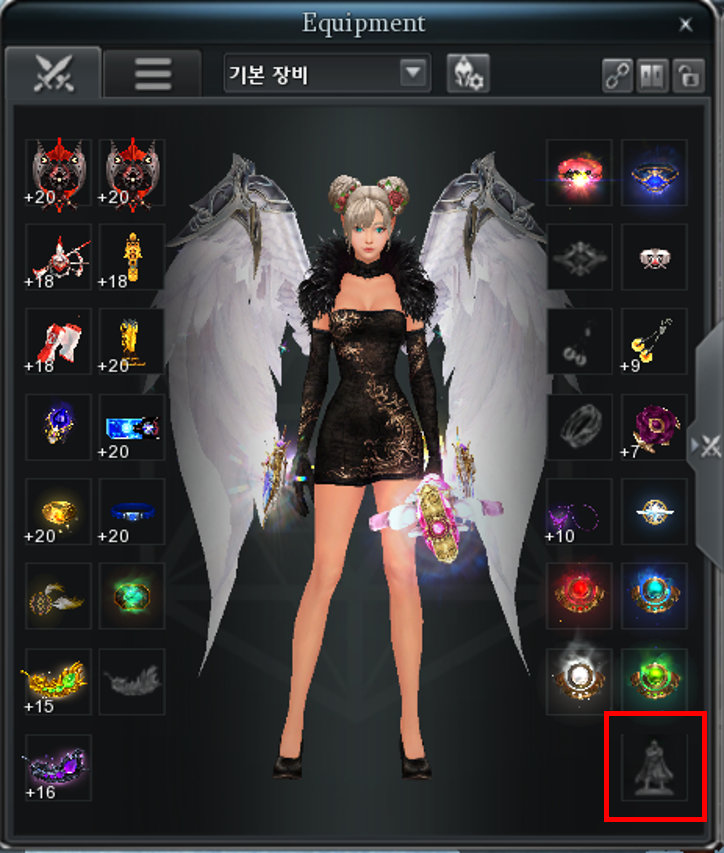The height and width of the screenshot is (853, 724).
Task: Switch to the crossed swords equipment tab
Action: [x=53, y=72]
